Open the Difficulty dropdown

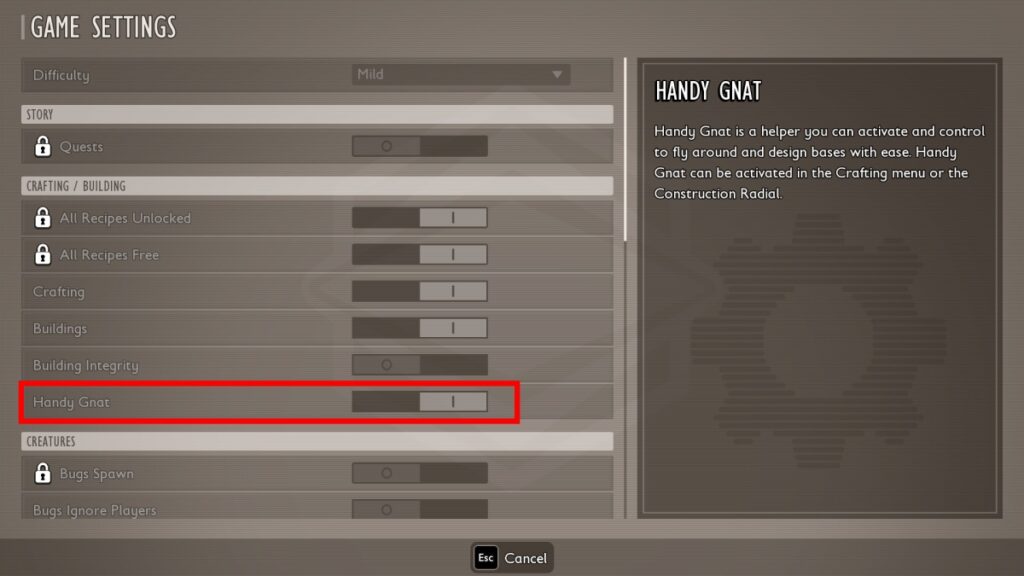(461, 75)
